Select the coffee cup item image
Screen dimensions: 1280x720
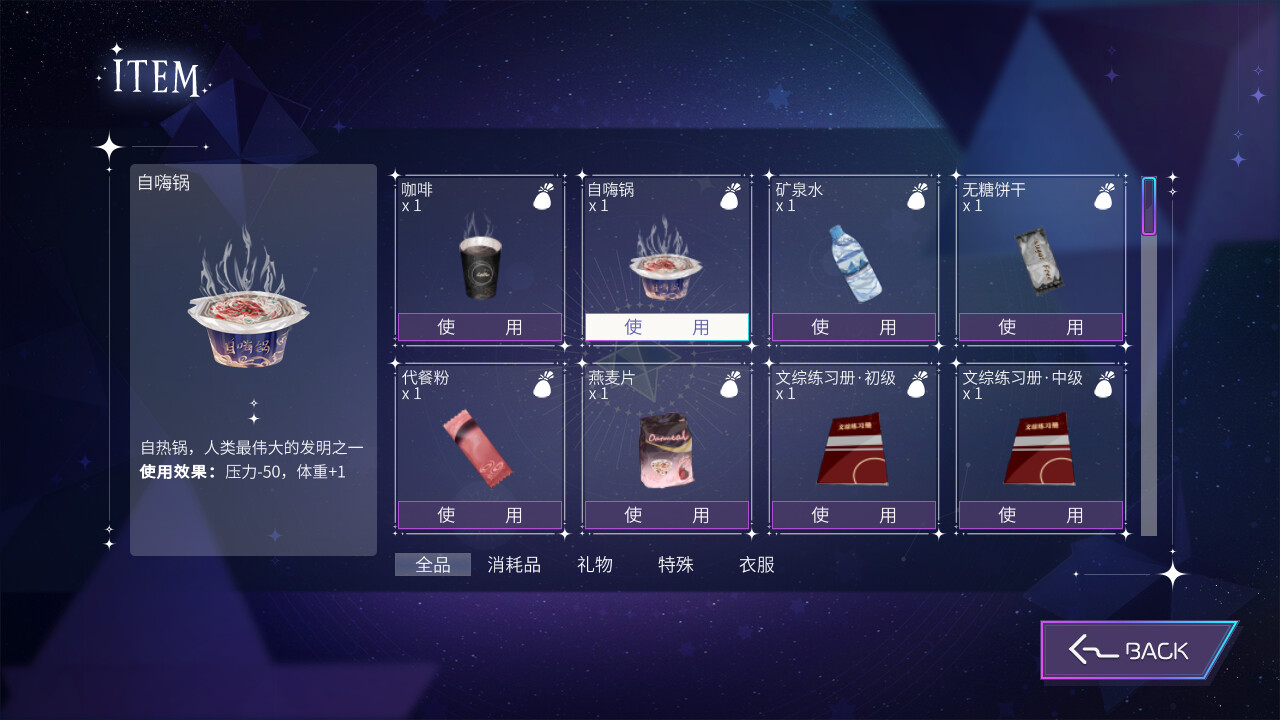click(479, 267)
